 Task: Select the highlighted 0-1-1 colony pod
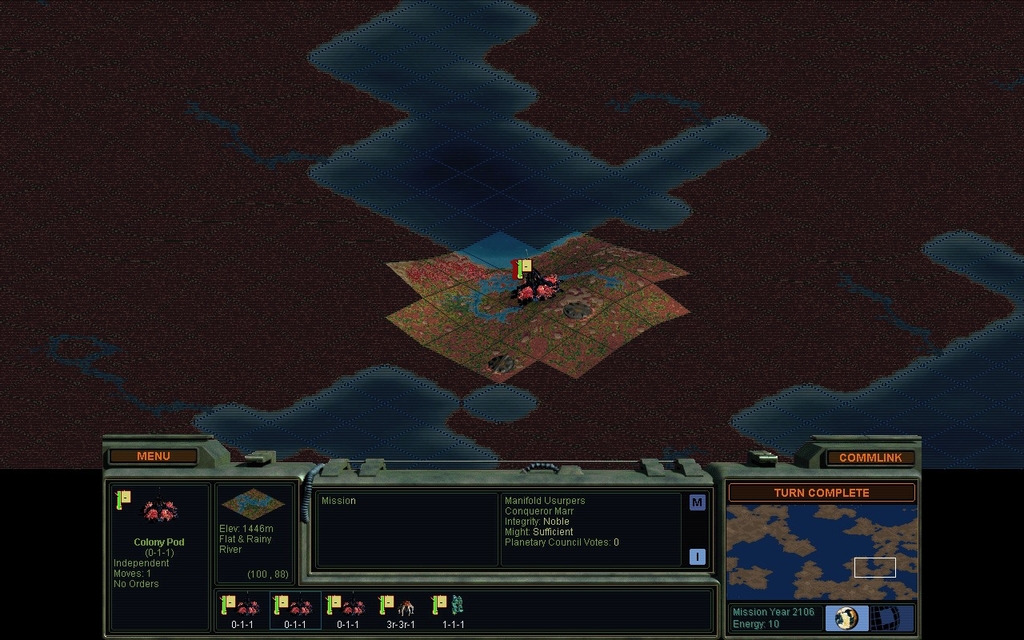click(x=295, y=610)
